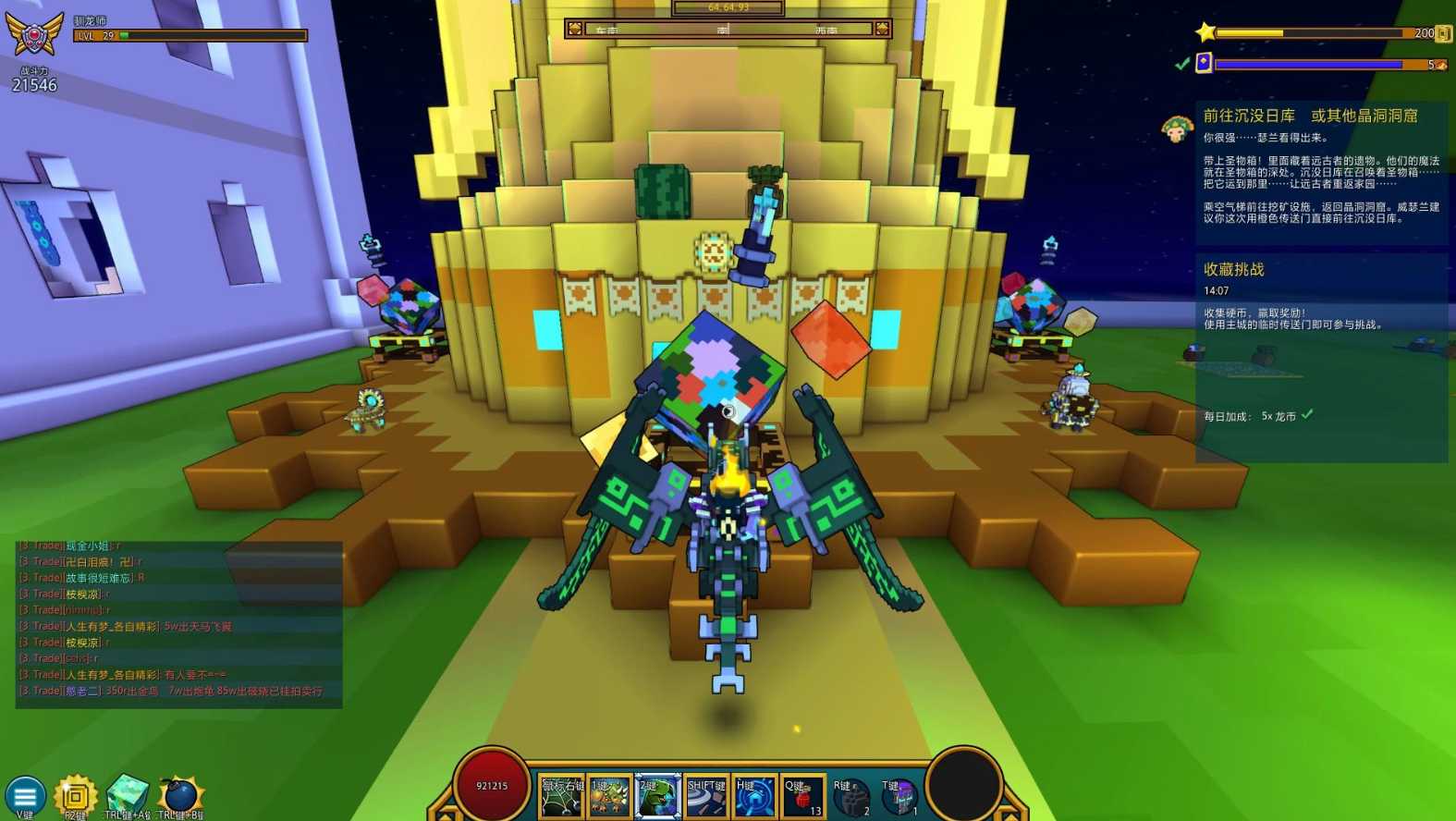The width and height of the screenshot is (1456, 821).
Task: Click the compass direction bar
Action: (x=728, y=30)
